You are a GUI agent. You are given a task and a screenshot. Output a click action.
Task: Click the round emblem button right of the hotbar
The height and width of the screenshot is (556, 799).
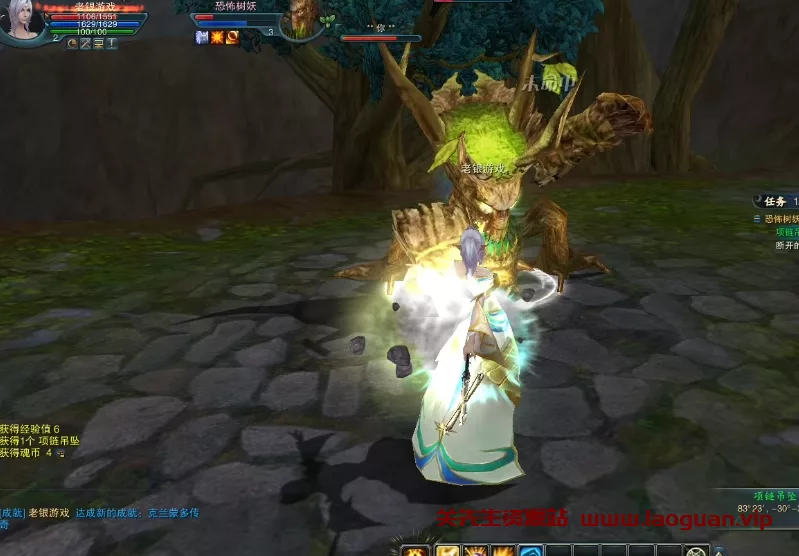[697, 550]
